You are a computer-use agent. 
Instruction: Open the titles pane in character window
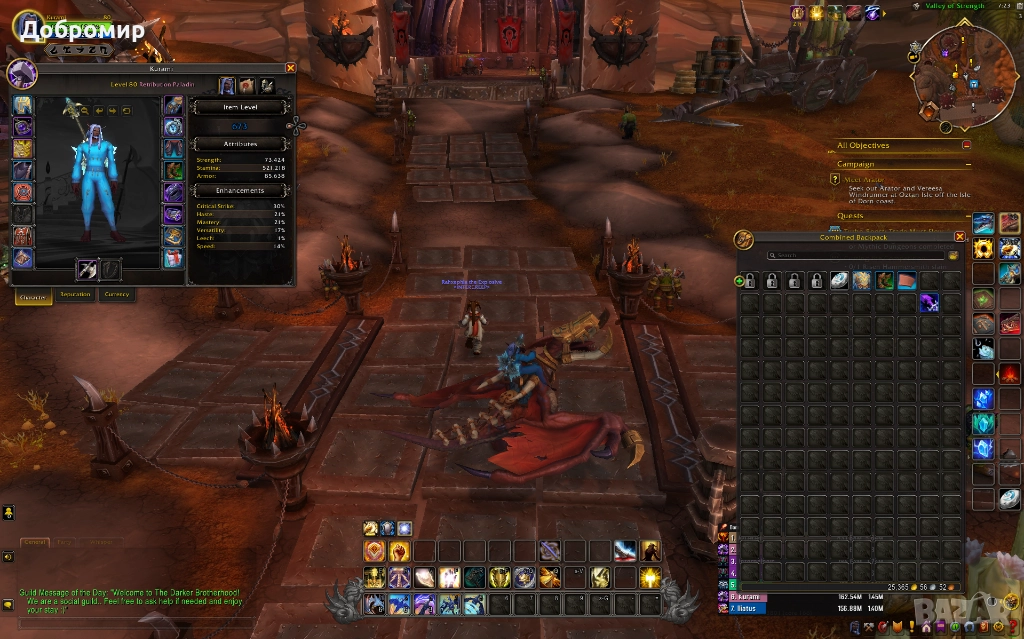click(x=247, y=86)
